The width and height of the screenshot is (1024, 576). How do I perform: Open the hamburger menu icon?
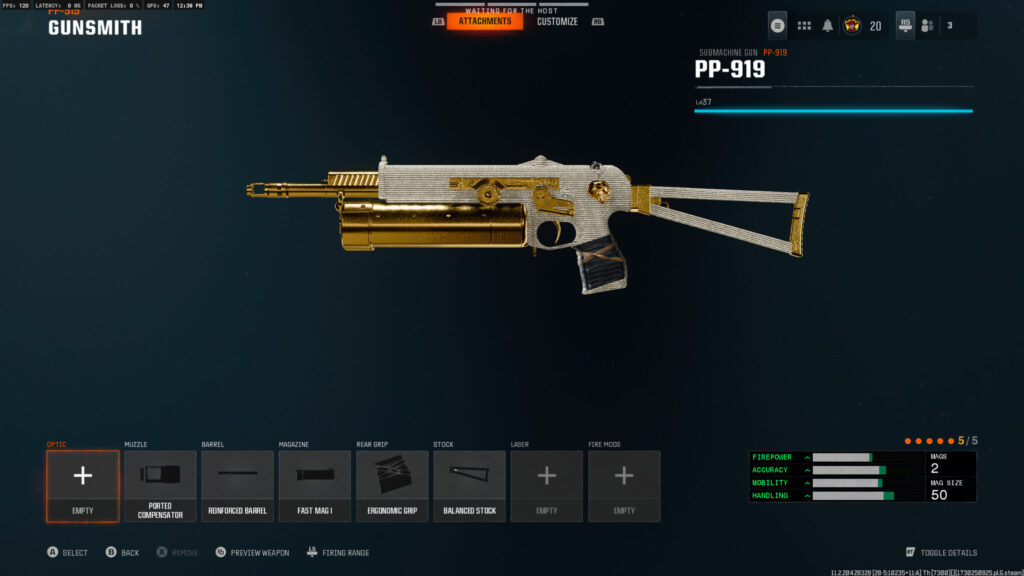[777, 26]
